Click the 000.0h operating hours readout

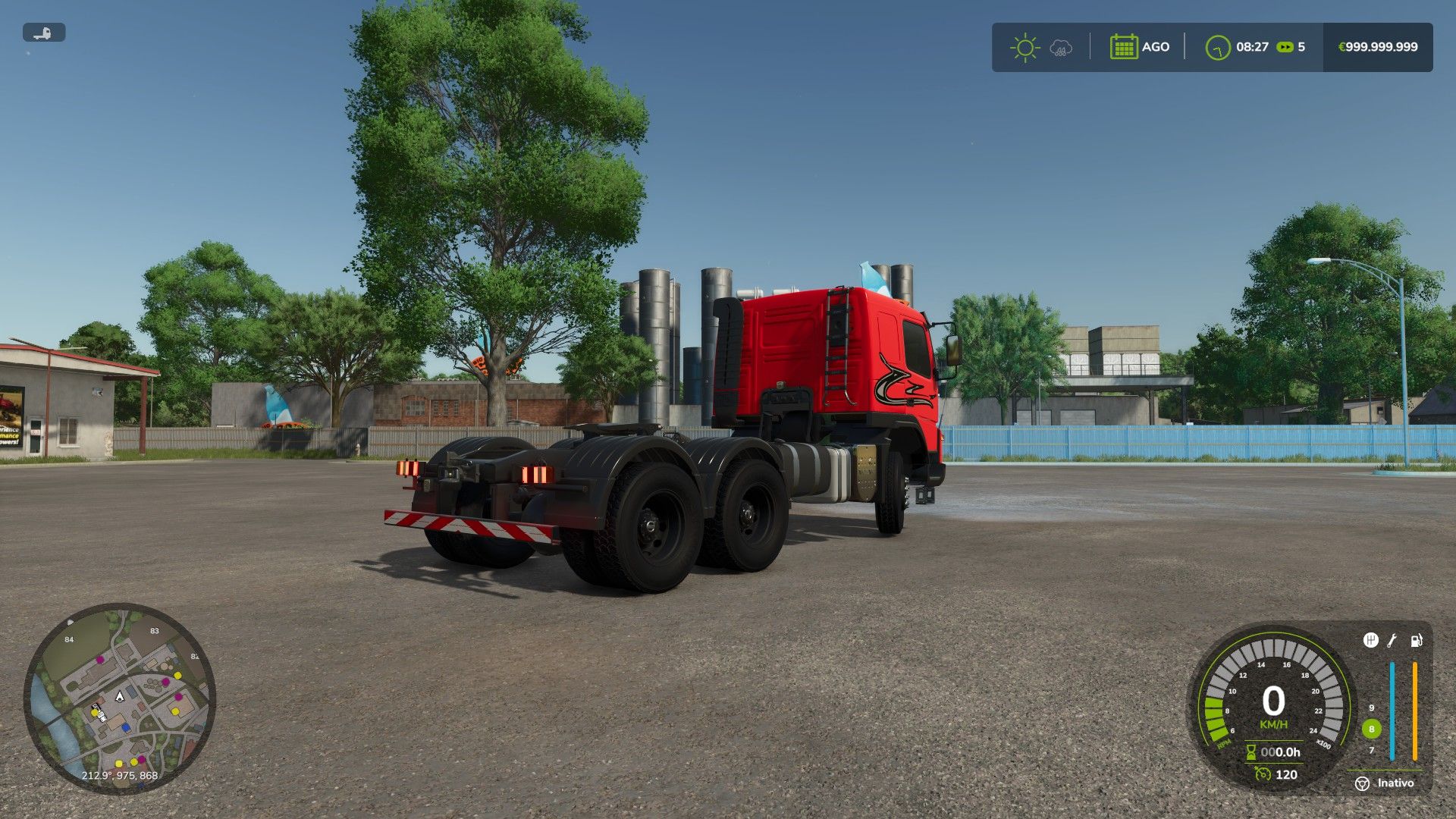(1282, 752)
